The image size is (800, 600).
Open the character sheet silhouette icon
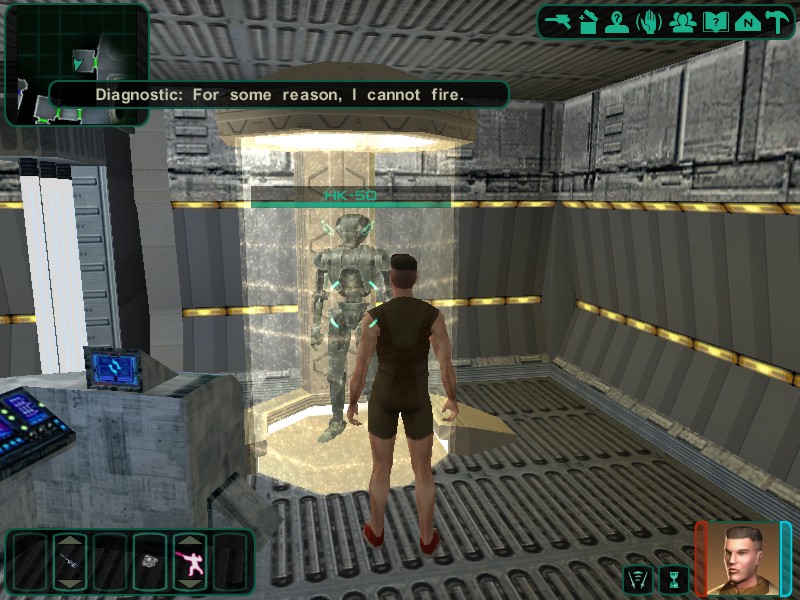tap(618, 22)
